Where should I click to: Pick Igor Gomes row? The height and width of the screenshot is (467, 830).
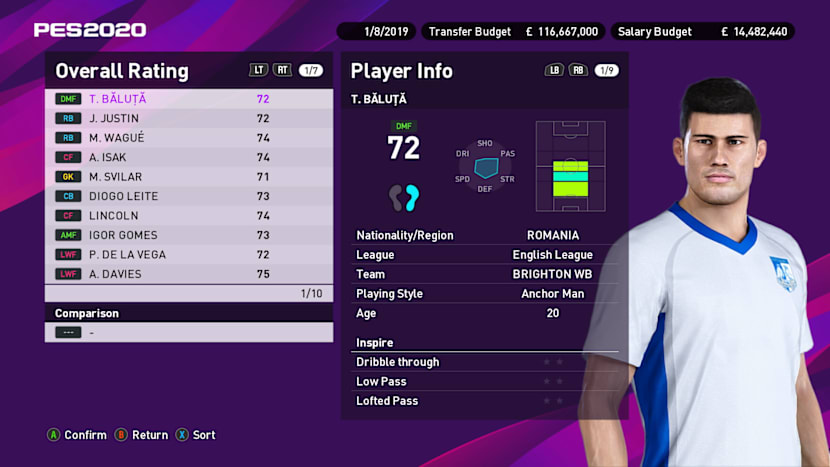coord(189,235)
